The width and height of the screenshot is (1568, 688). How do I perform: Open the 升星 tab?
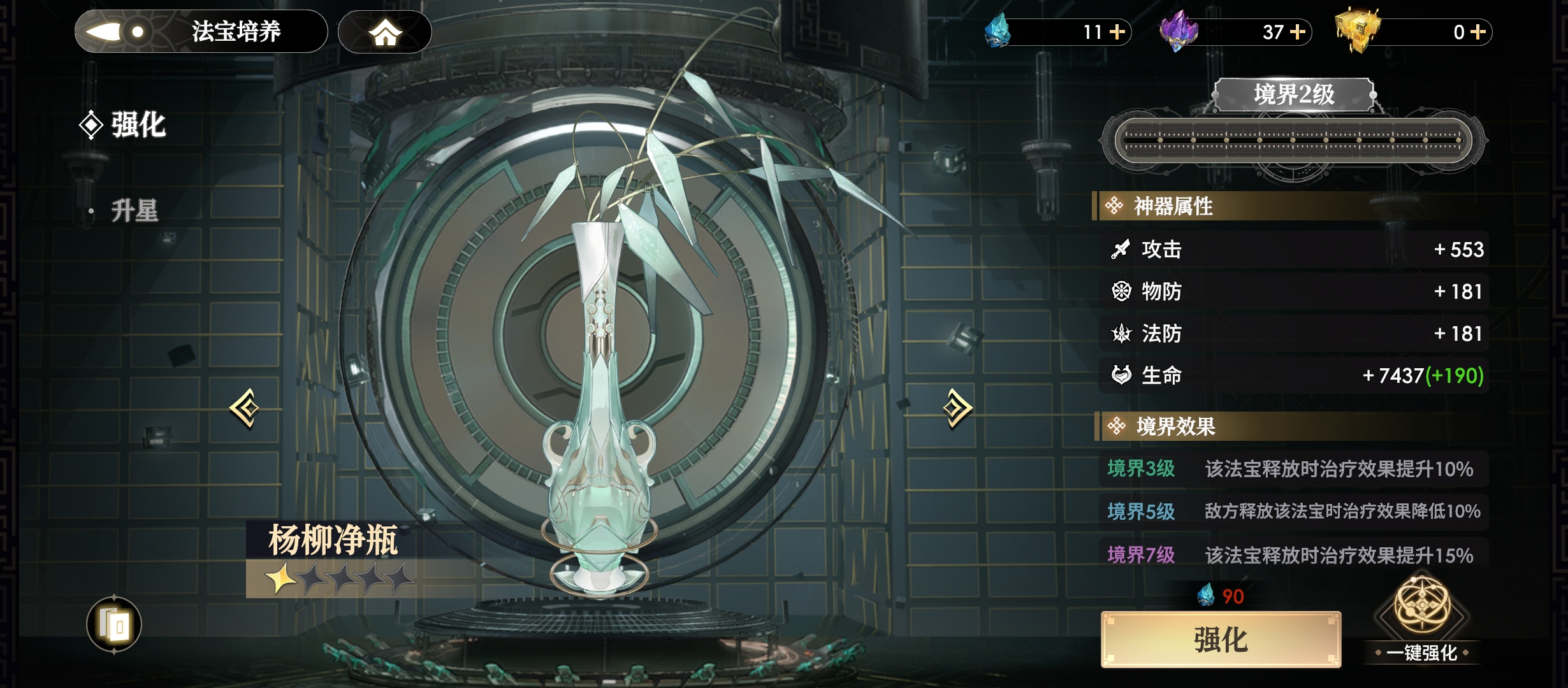(134, 211)
